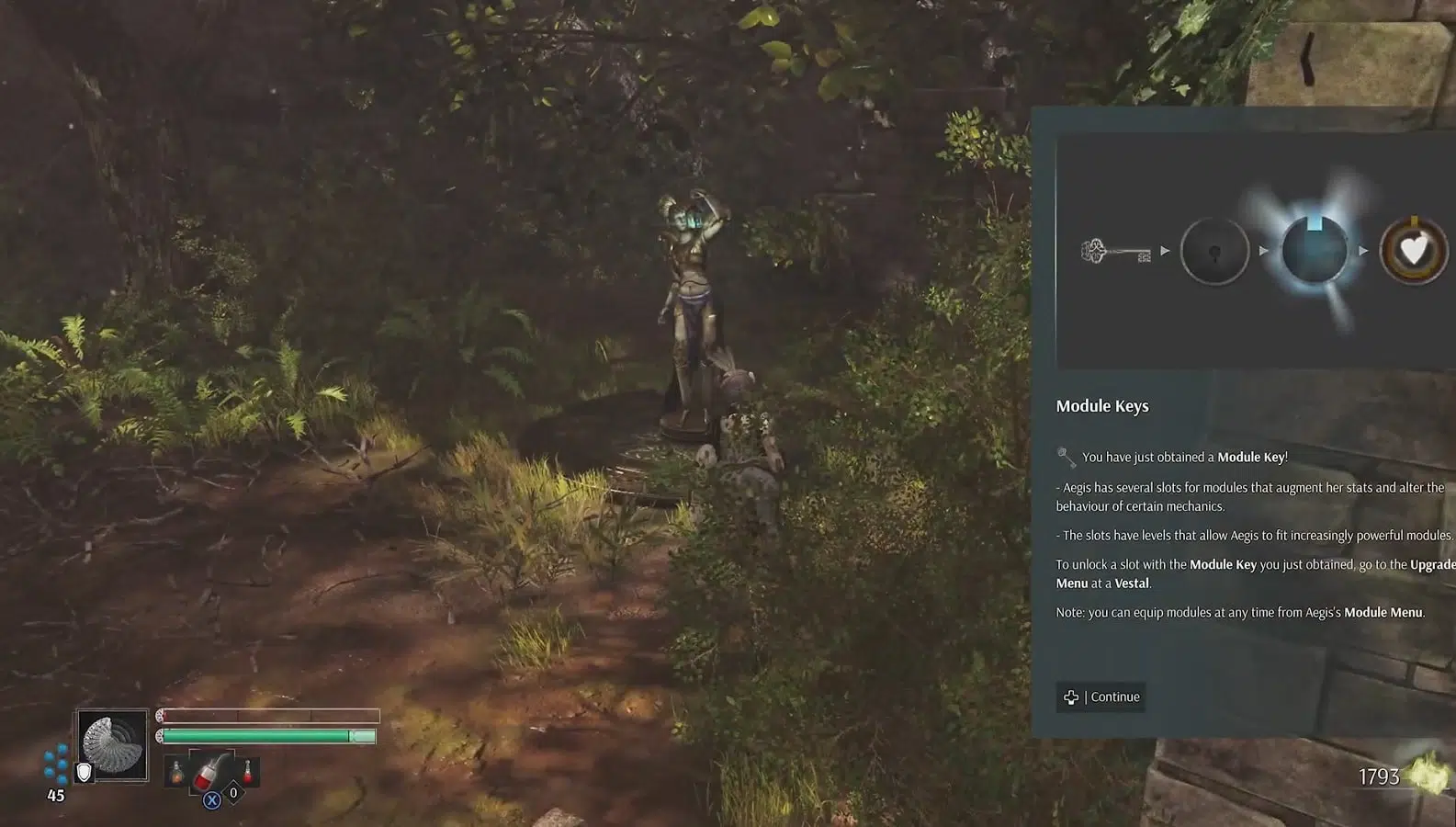
Task: Select the orange flask item slot
Action: click(x=176, y=774)
